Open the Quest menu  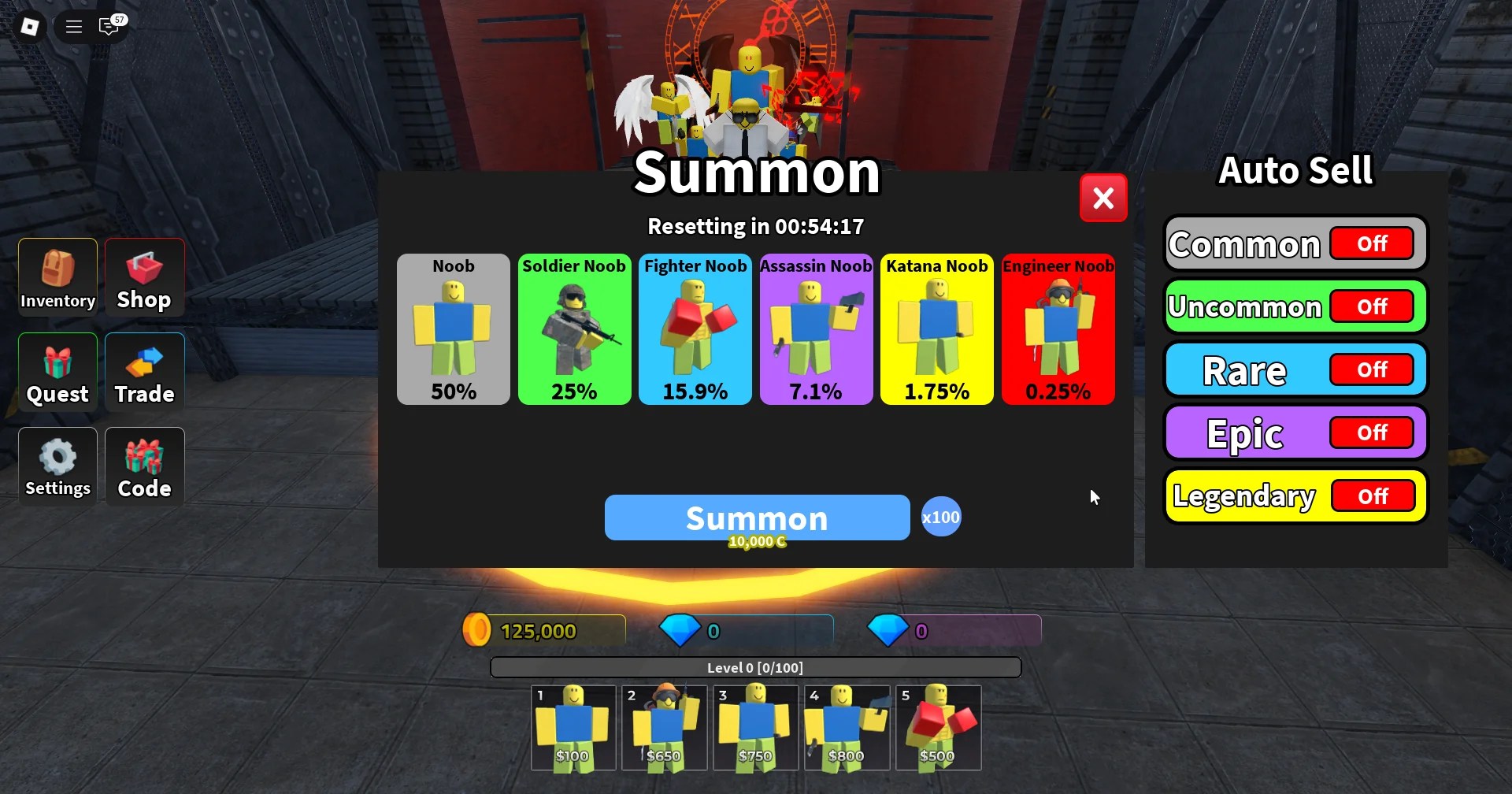point(56,371)
